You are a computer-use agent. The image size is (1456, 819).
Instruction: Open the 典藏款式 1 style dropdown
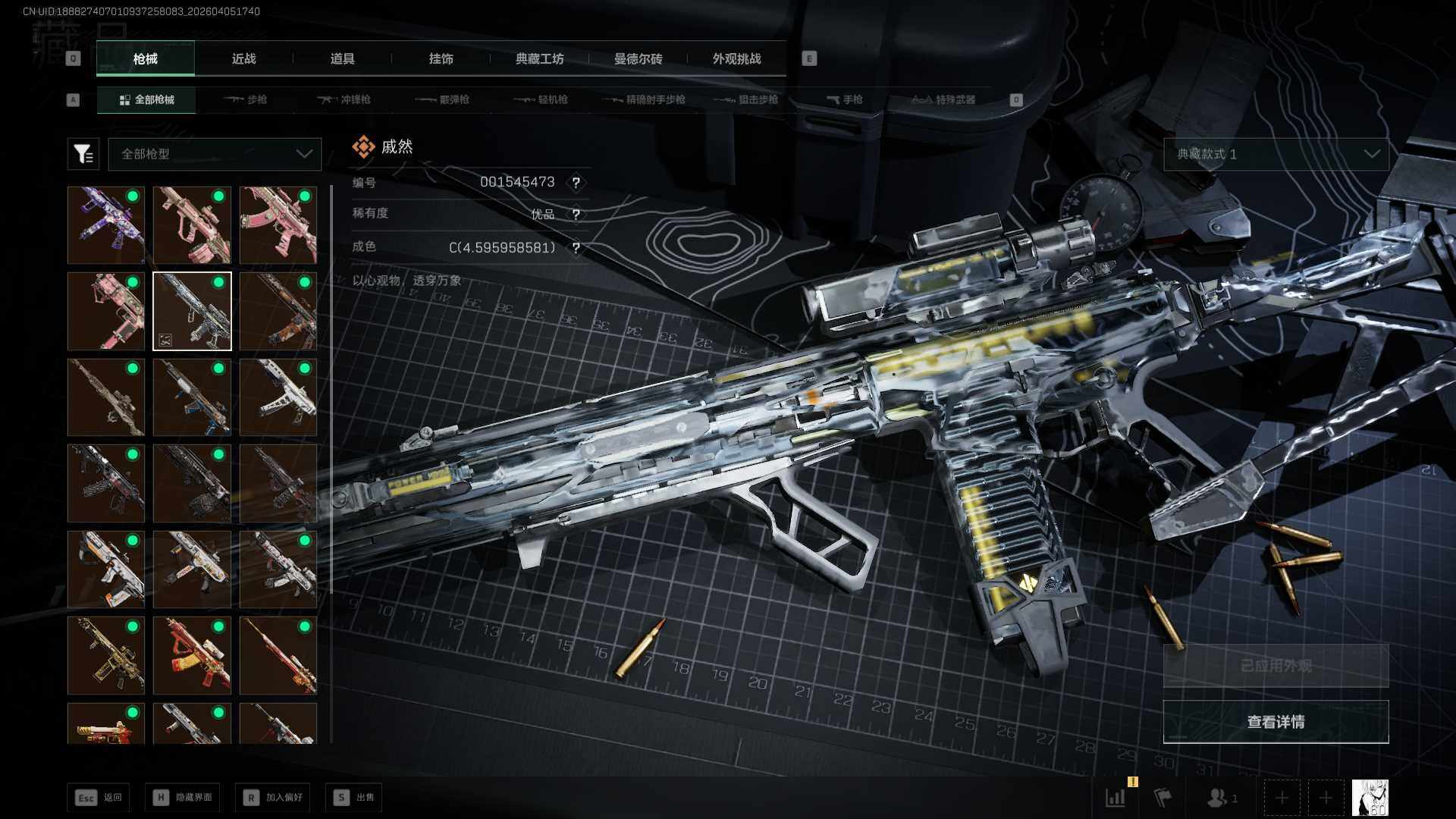click(x=1276, y=154)
